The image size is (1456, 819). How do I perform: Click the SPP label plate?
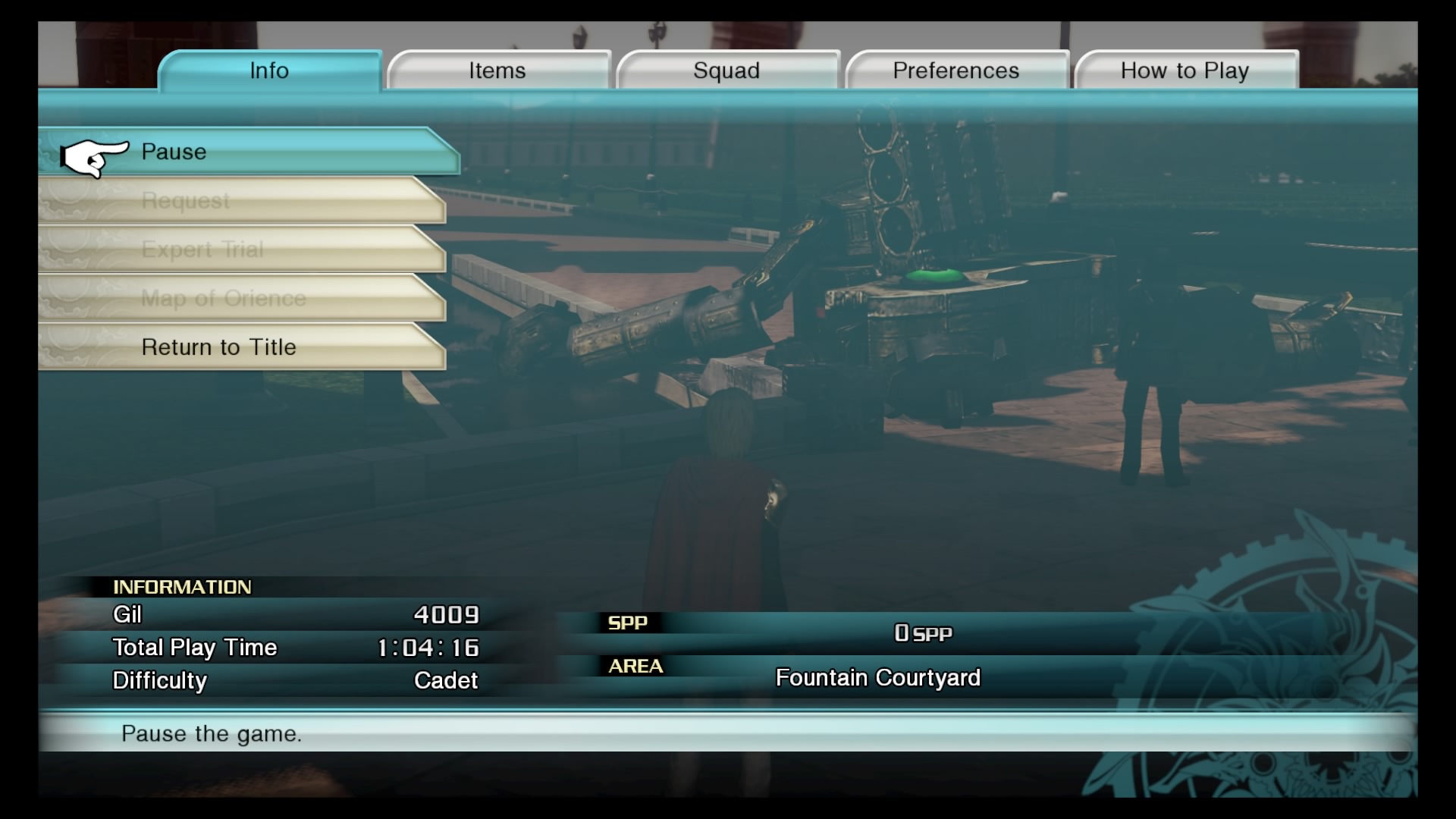[629, 623]
